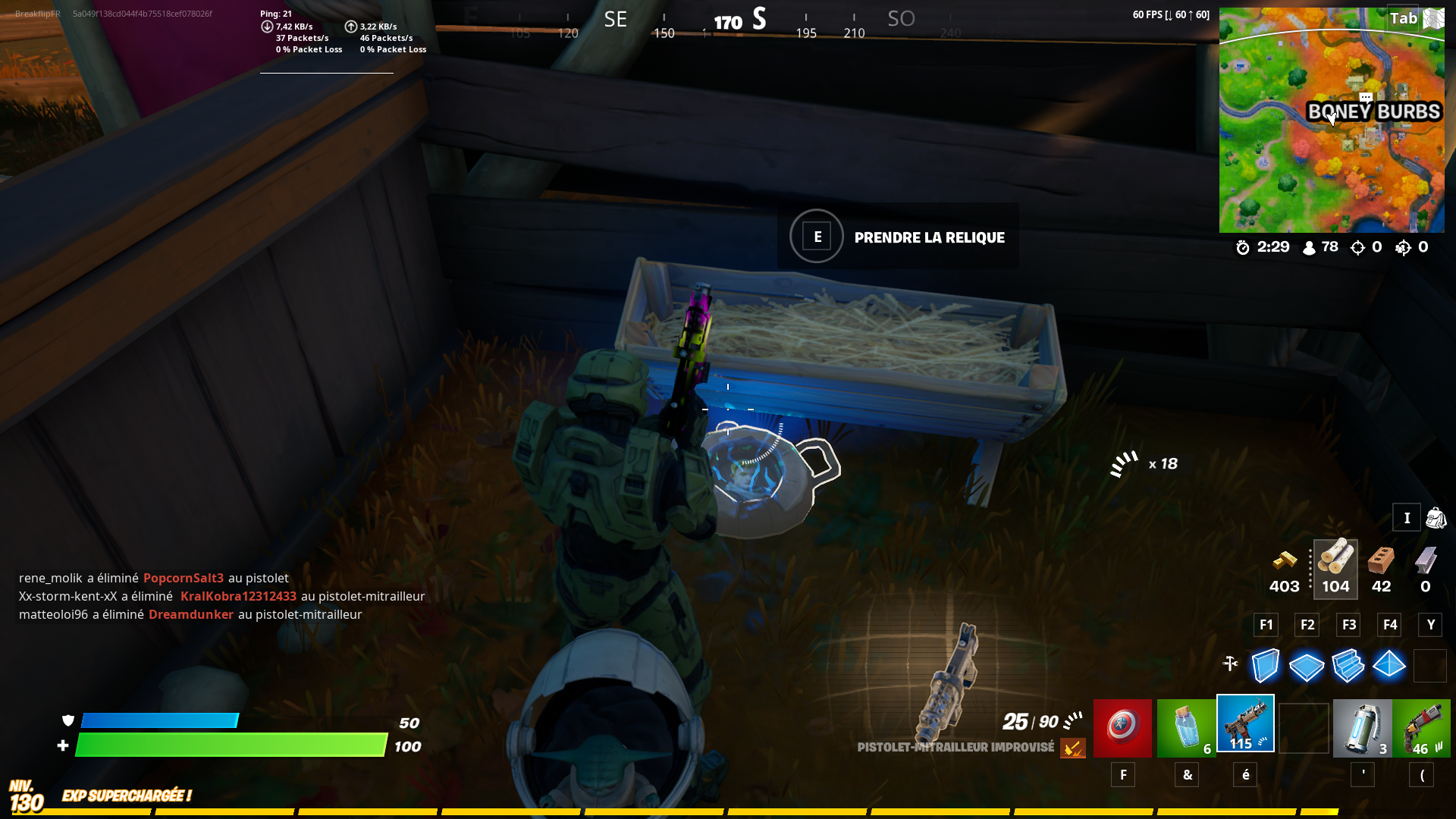Click the gold bars counter showing 403
Image resolution: width=1456 pixels, height=819 pixels.
pos(1284,567)
